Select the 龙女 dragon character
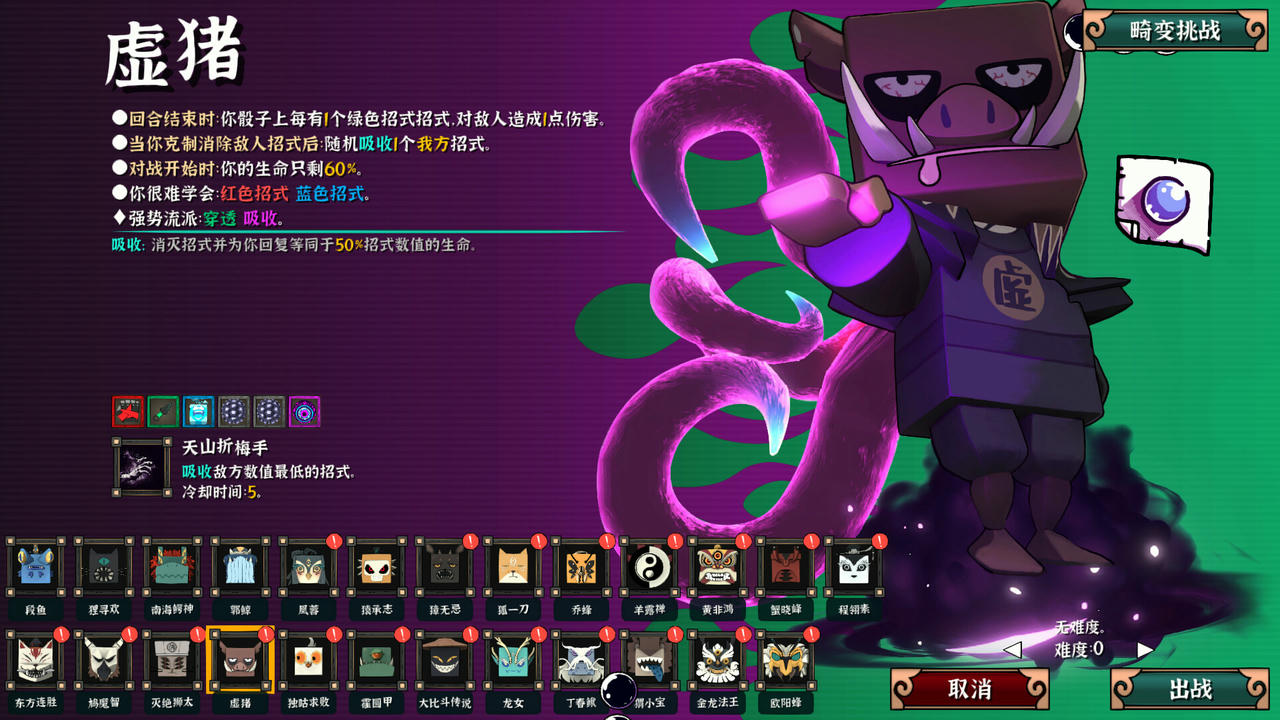 pos(513,660)
